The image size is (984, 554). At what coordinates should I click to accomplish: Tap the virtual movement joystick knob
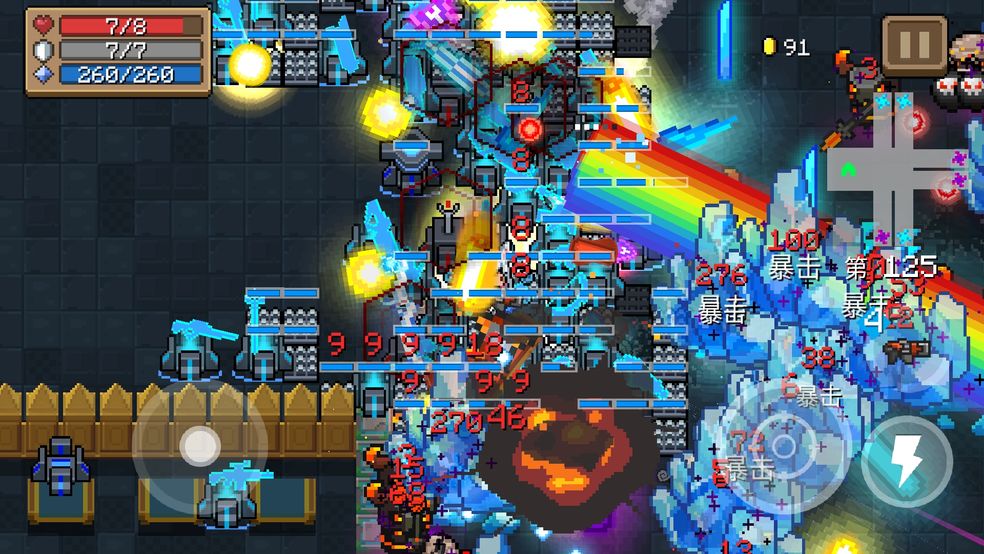pos(200,445)
